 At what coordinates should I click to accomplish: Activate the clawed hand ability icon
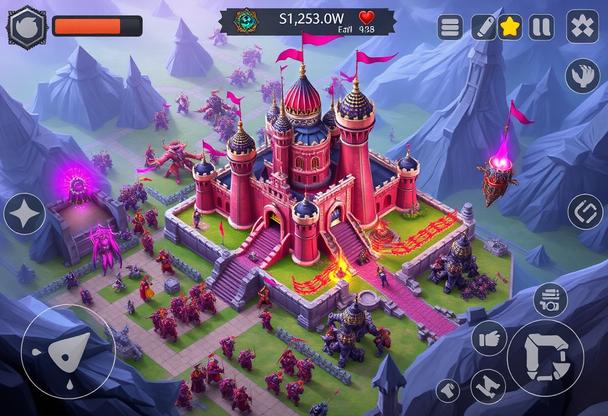[582, 75]
